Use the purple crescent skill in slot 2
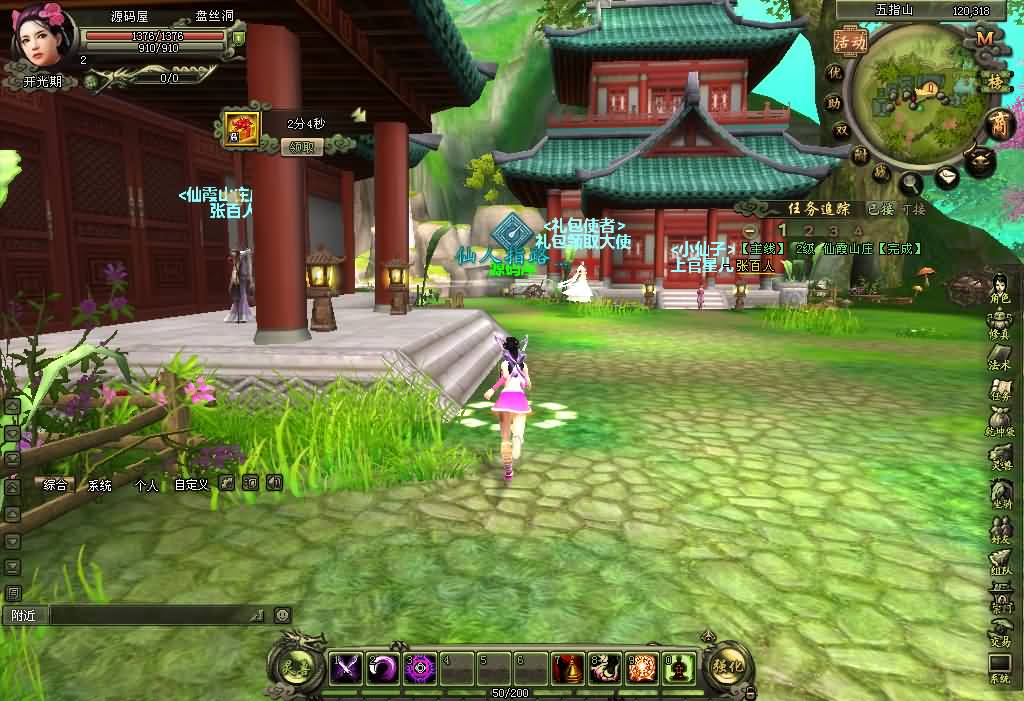This screenshot has height=701, width=1024. [383, 667]
